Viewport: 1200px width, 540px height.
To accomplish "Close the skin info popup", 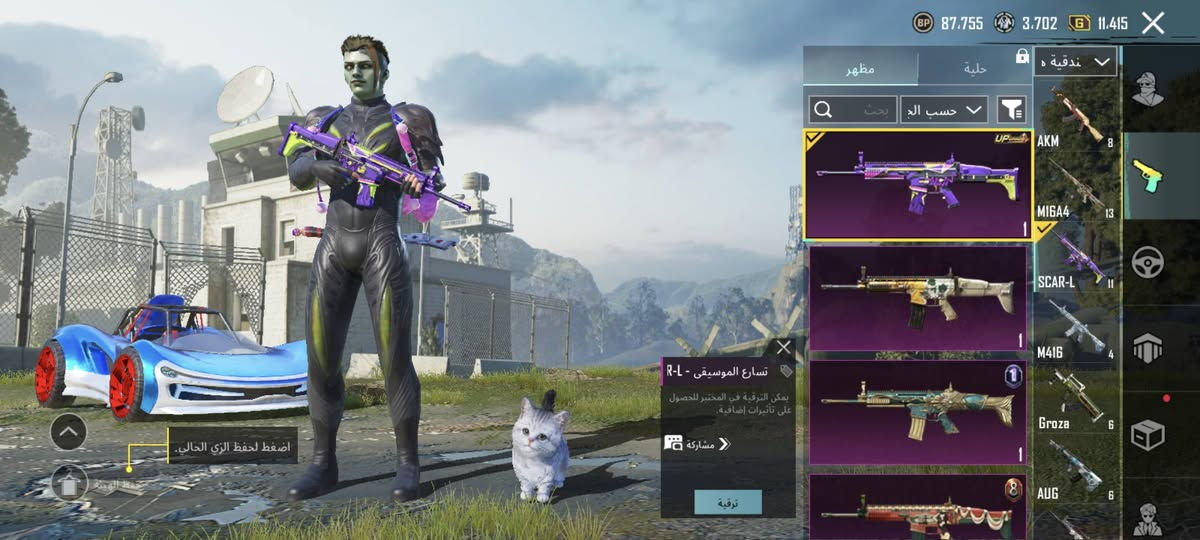I will pyautogui.click(x=783, y=348).
